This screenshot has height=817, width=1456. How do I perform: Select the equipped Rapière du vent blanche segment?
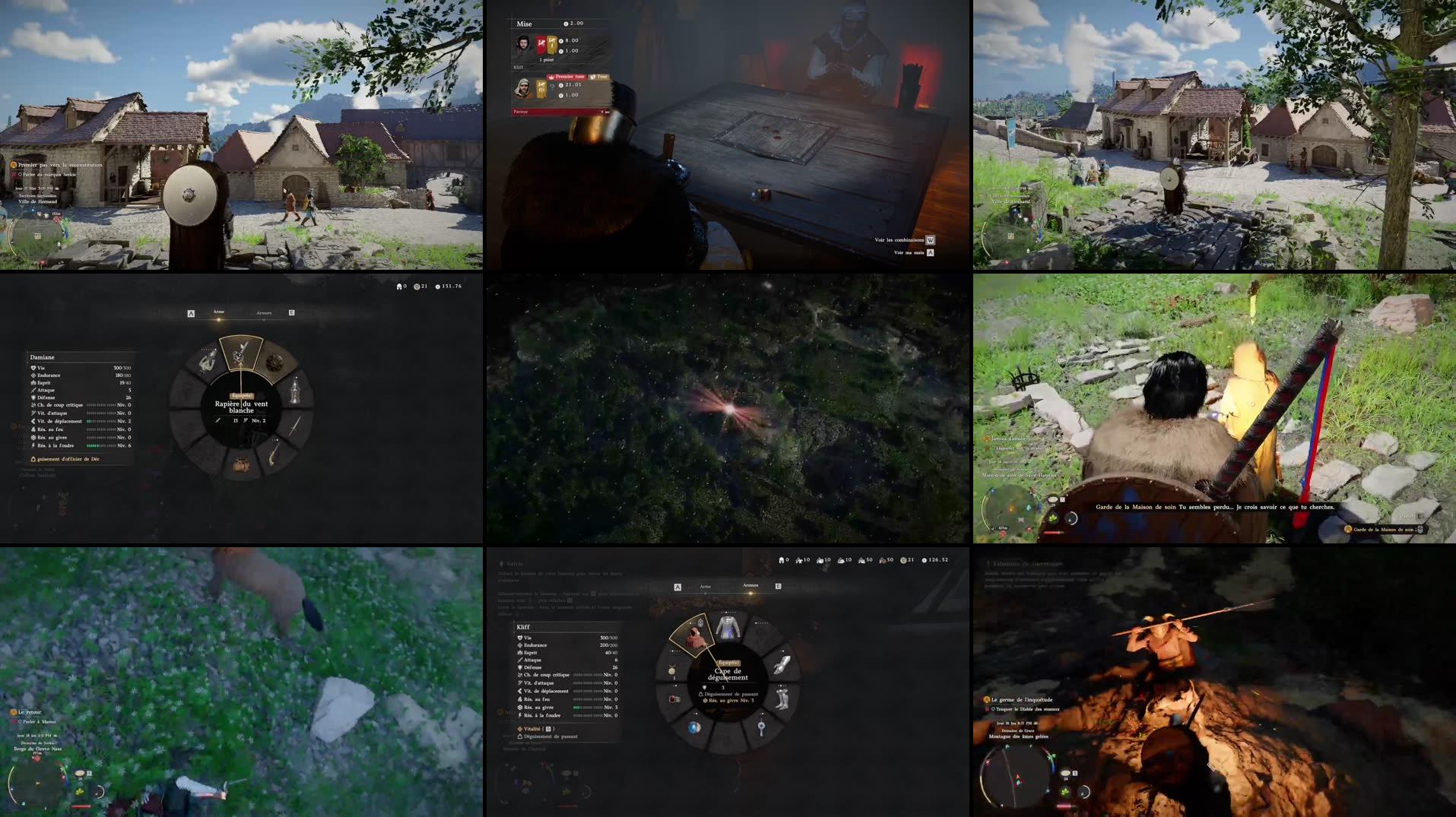pyautogui.click(x=243, y=354)
